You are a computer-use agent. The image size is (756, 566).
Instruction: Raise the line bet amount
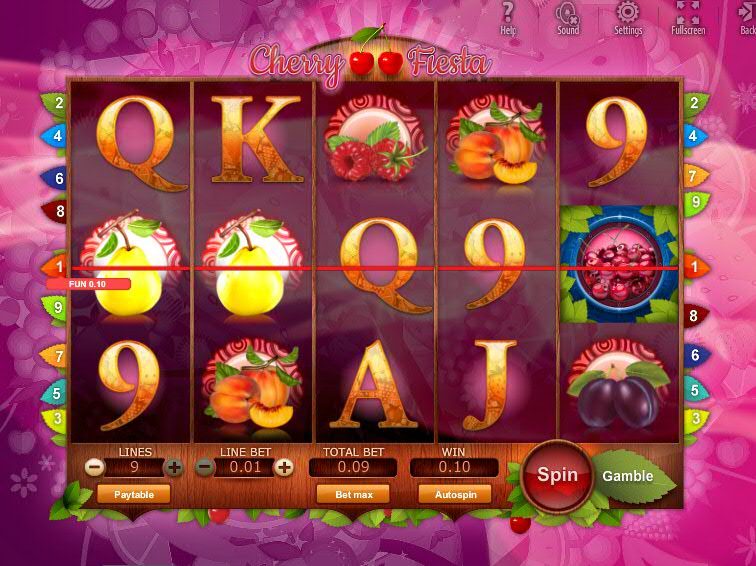coord(284,467)
